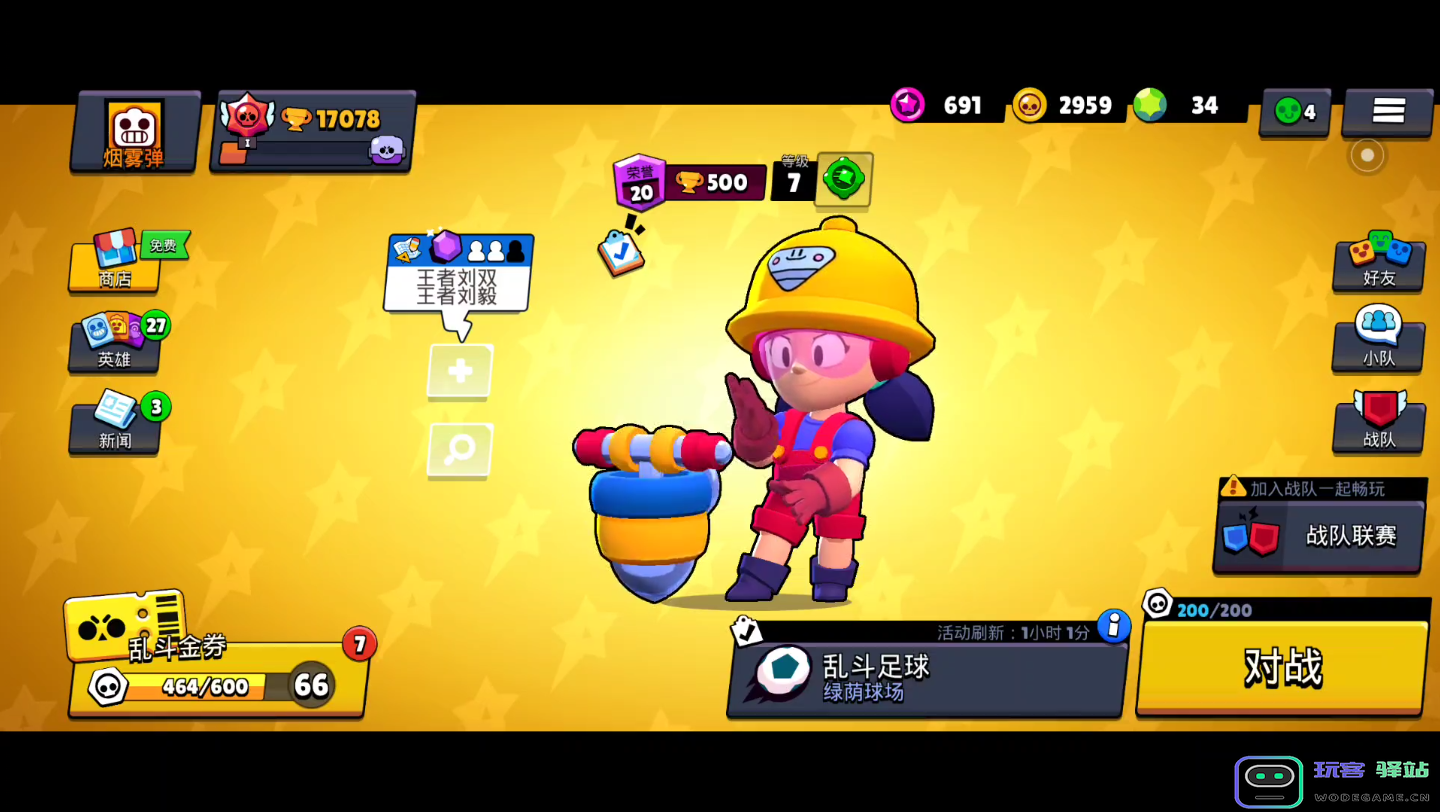Viewport: 1440px width, 812px height.
Task: Open the hamburger main menu
Action: [x=1388, y=111]
